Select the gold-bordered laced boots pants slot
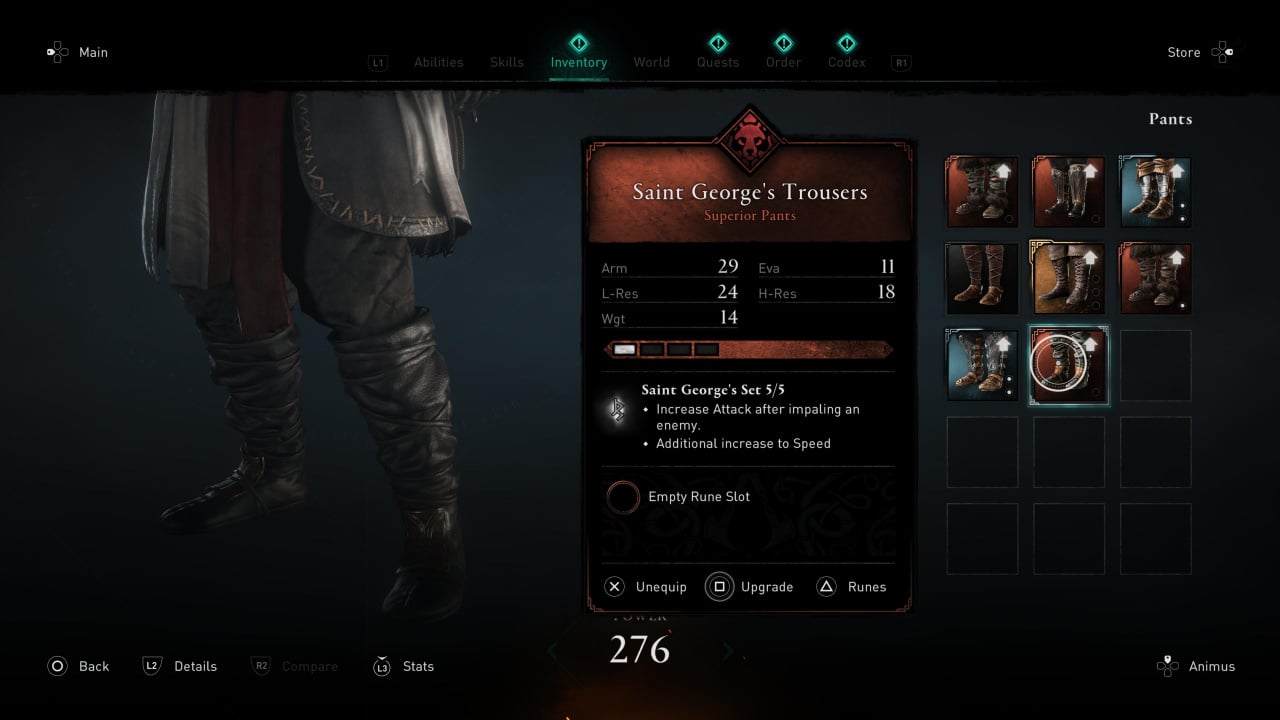 [x=1069, y=279]
